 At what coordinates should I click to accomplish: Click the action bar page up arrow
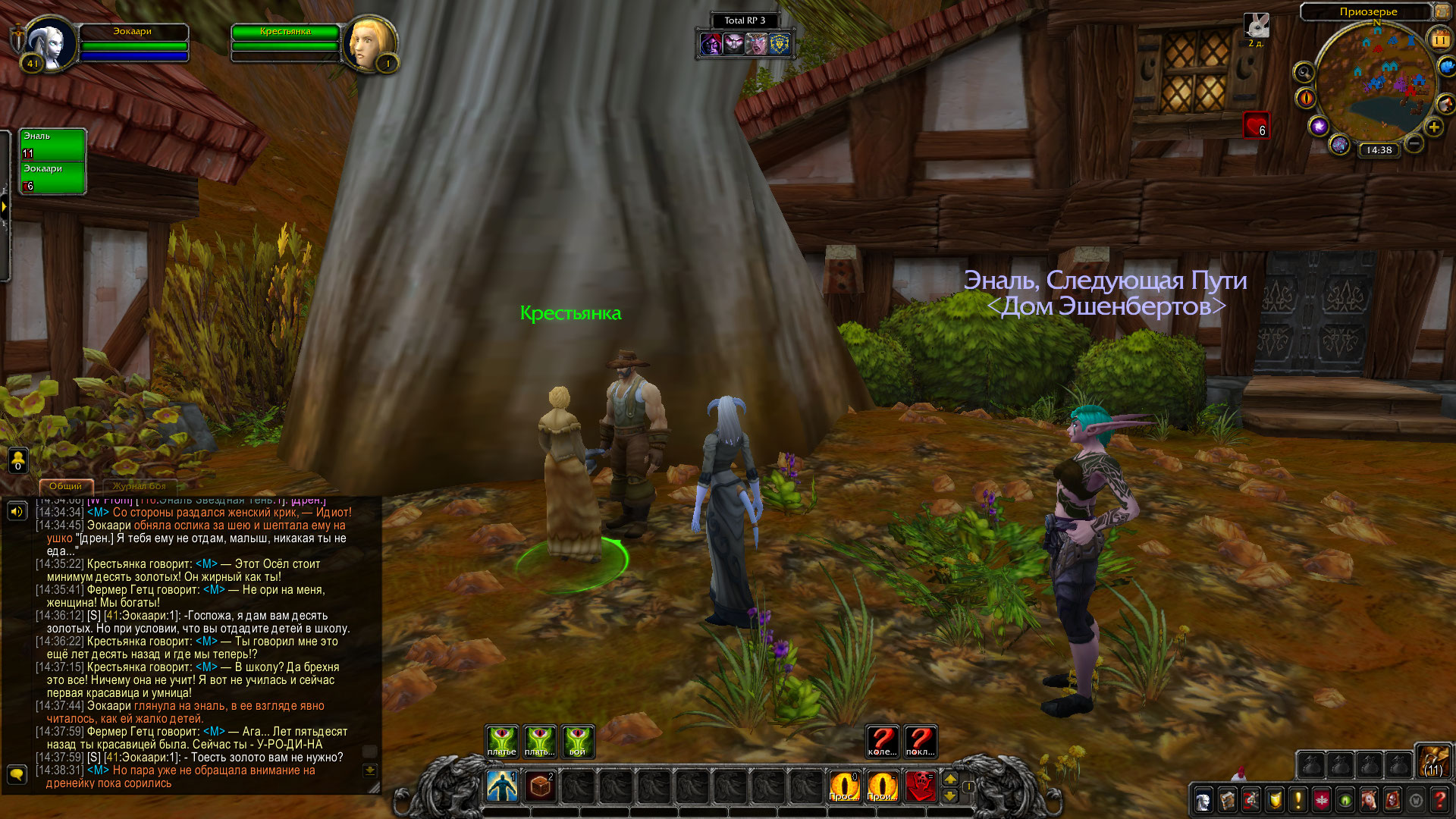coord(950,779)
